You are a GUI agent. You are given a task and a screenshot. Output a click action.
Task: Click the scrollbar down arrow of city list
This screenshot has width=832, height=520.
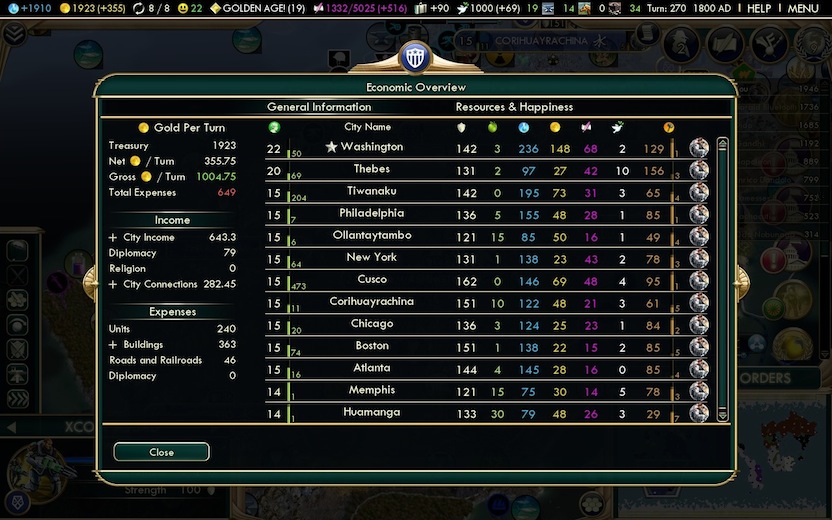tap(723, 416)
